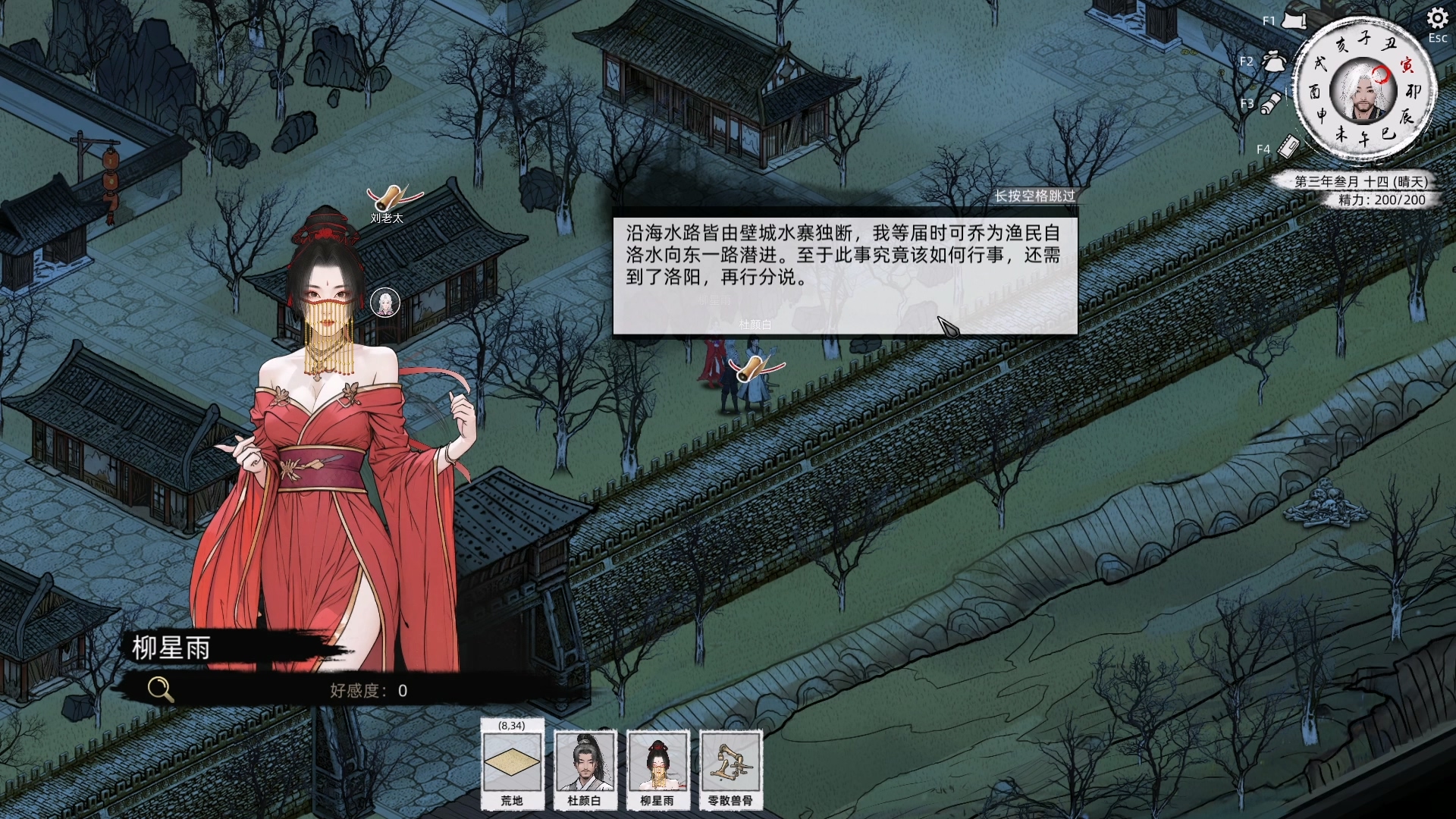Click the white-haired player portrait in the time dial
This screenshot has width=1456, height=819.
click(x=1363, y=91)
